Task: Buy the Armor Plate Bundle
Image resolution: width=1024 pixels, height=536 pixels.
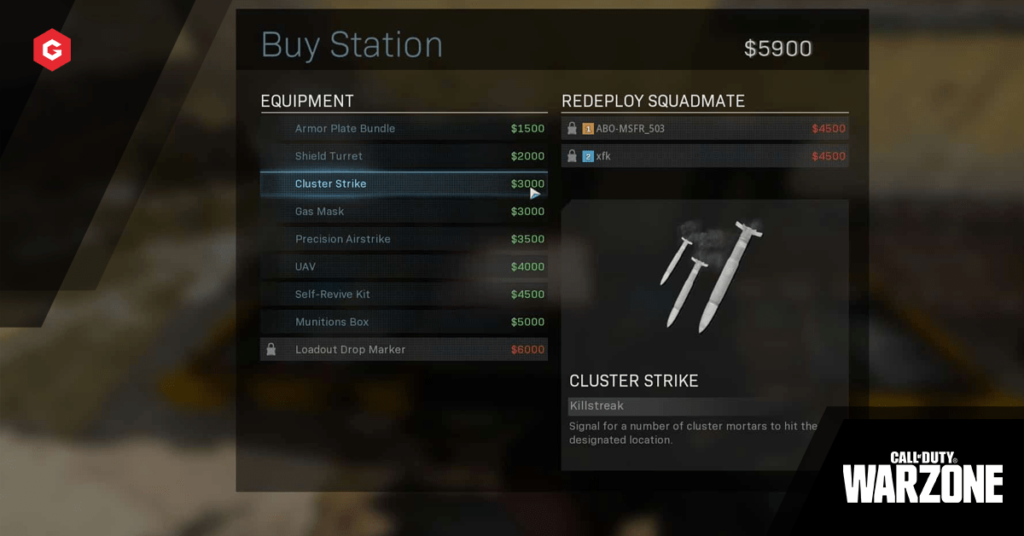Action: pos(403,129)
